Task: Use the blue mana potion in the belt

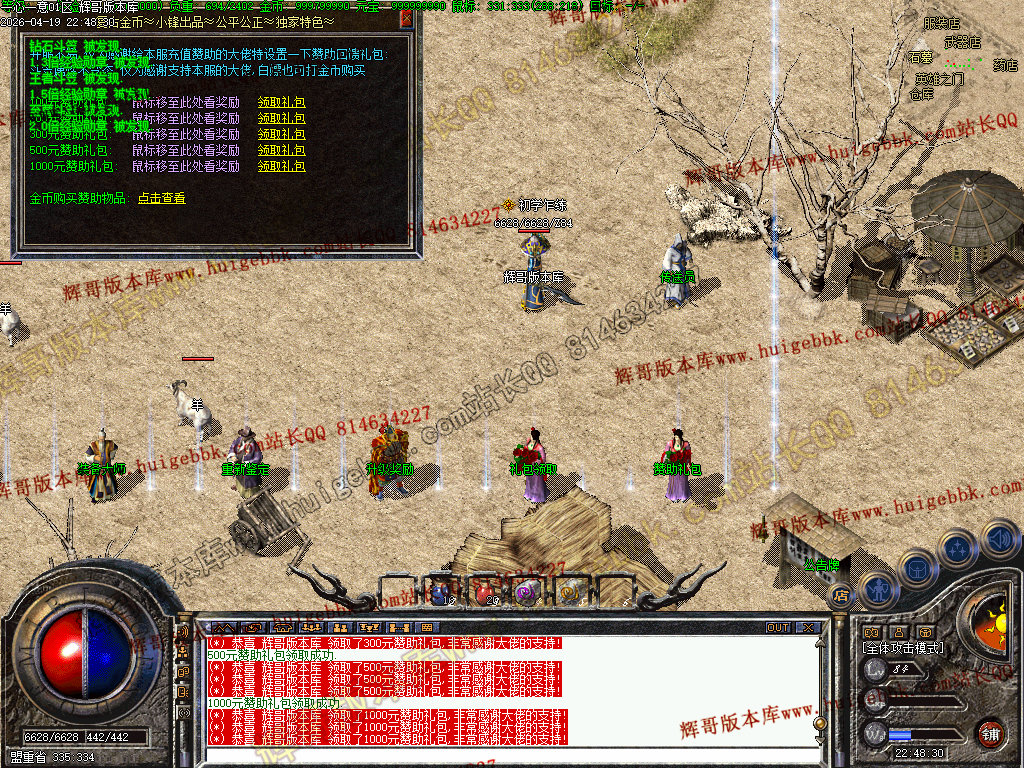Action: 441,592
